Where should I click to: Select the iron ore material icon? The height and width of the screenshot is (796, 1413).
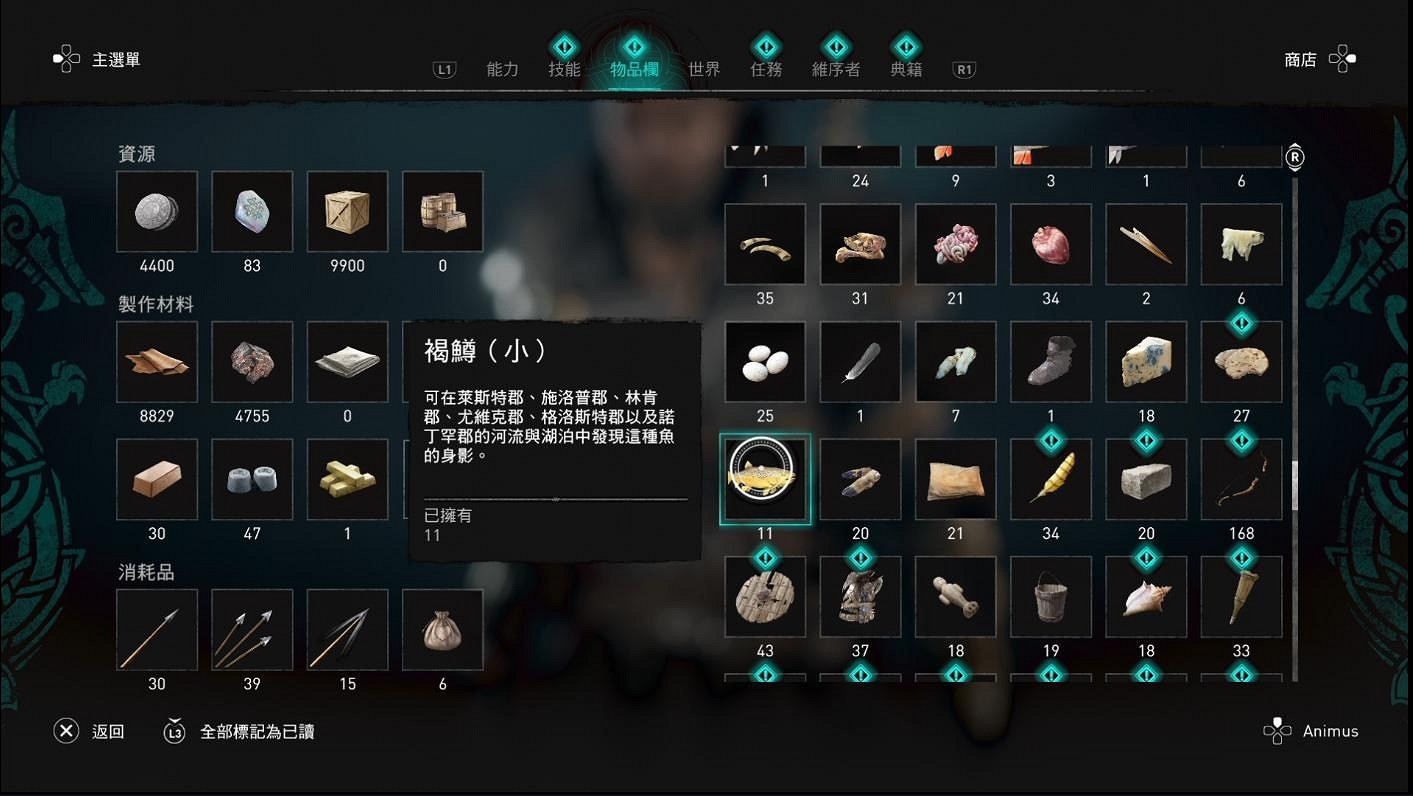click(x=251, y=362)
